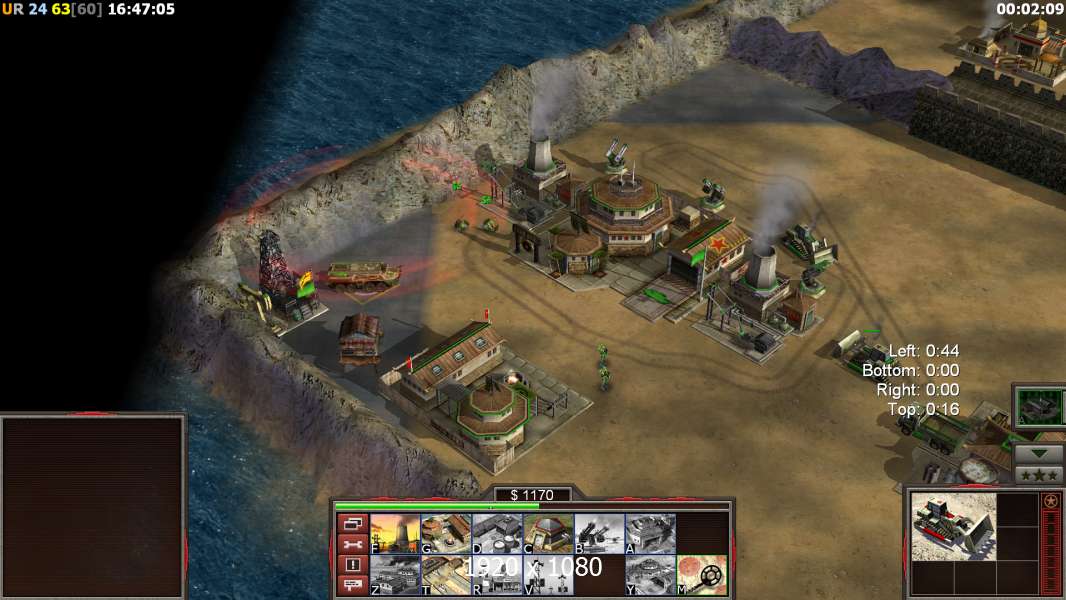This screenshot has height=600, width=1066.
Task: Pick the Bunker build icon (C)
Action: (x=548, y=534)
